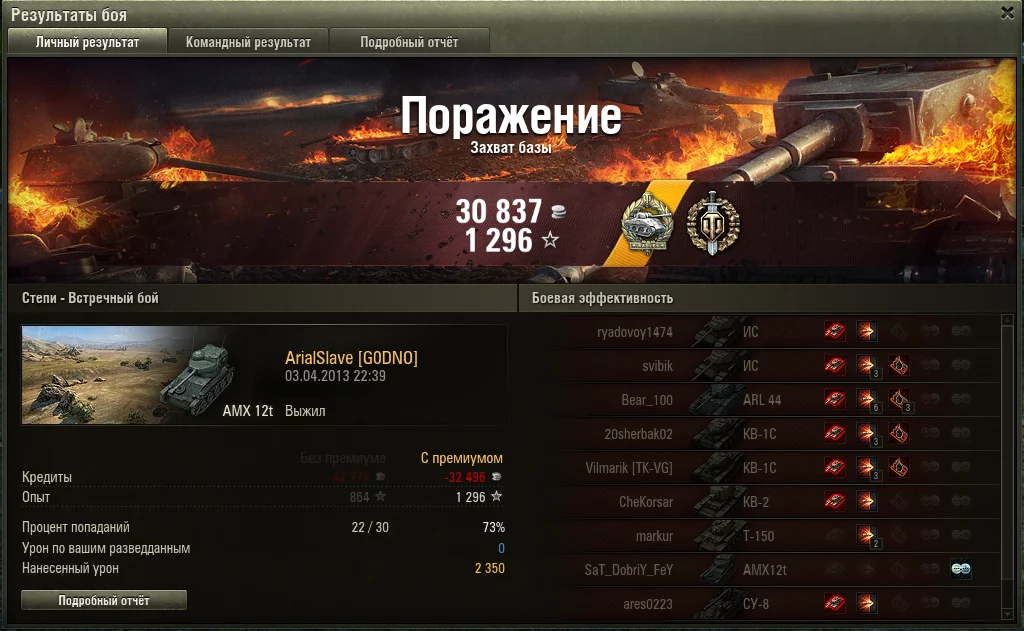Click the sword and wreath medal
The width and height of the screenshot is (1024, 631).
712,222
